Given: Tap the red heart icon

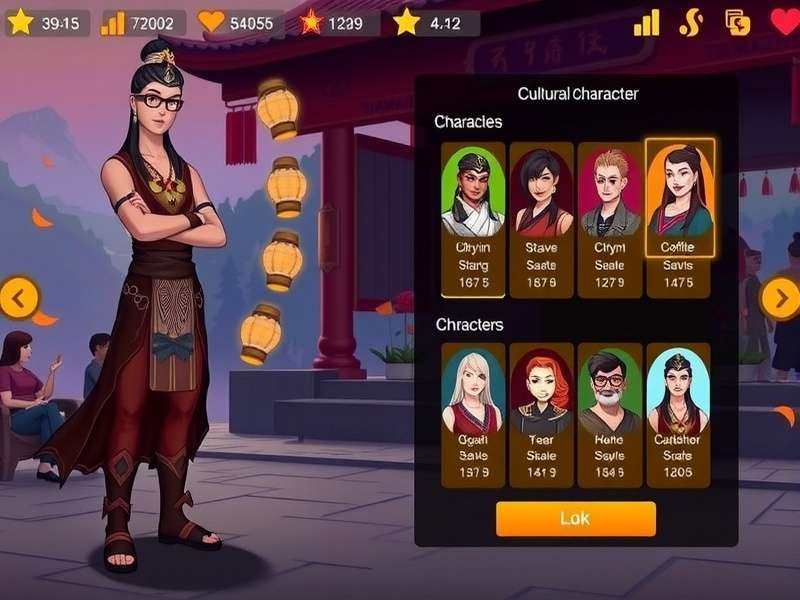Looking at the screenshot, I should (785, 21).
